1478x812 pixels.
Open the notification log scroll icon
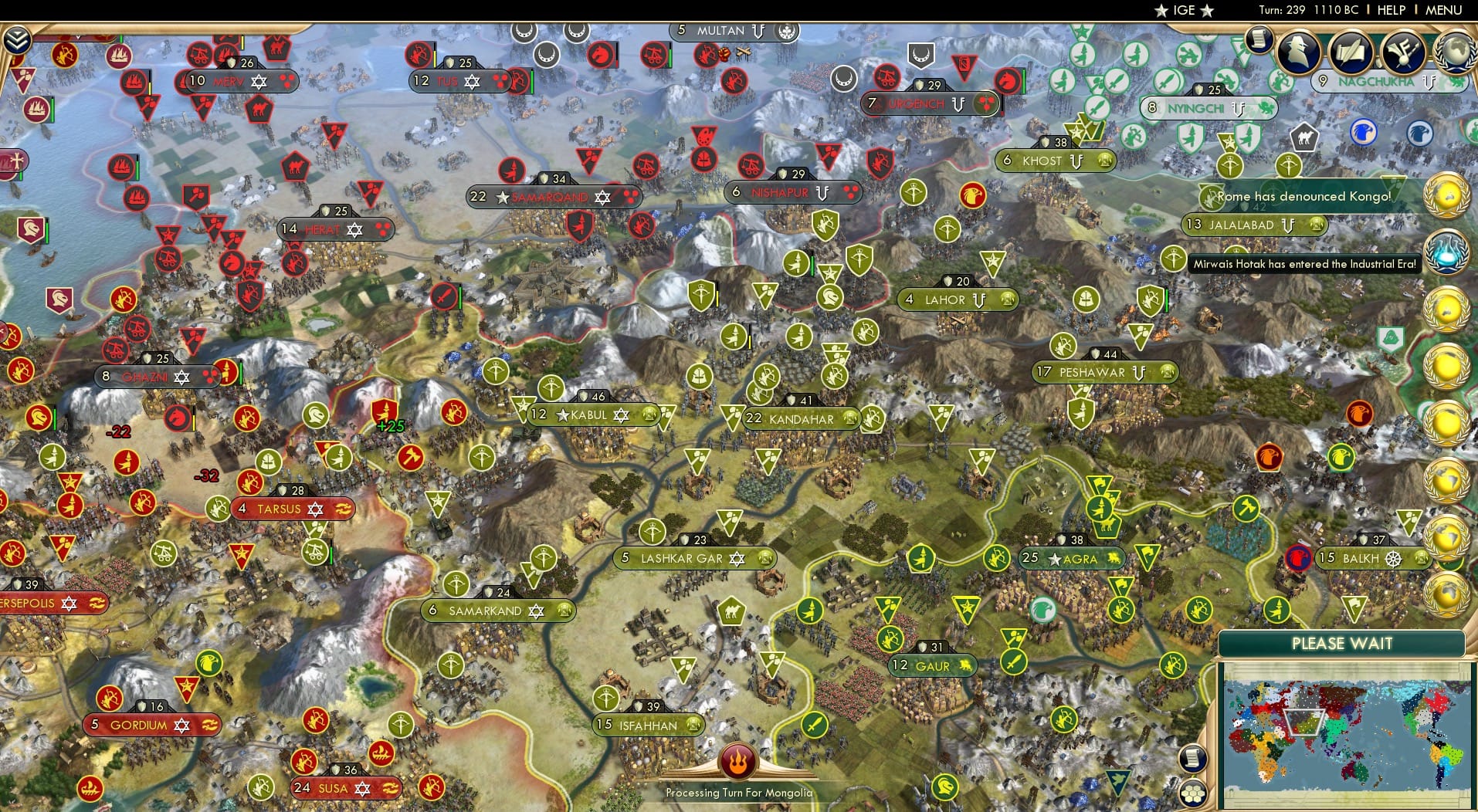(1260, 38)
